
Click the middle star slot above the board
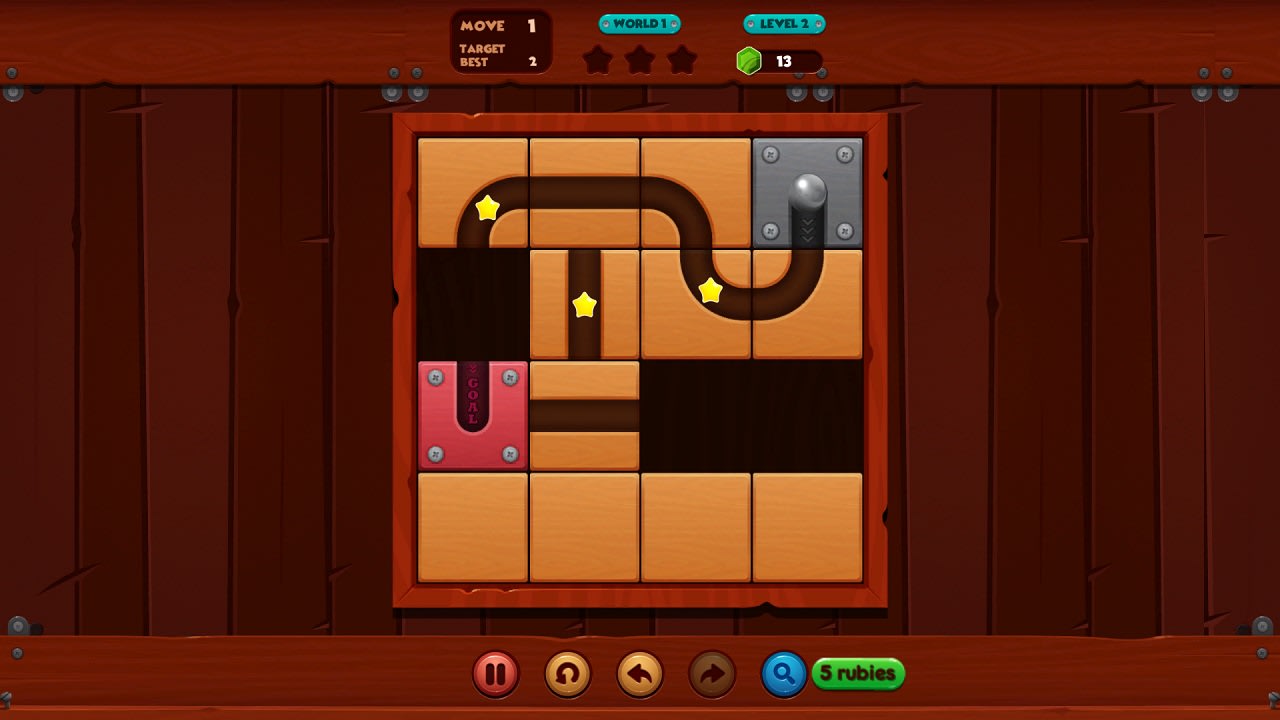(640, 59)
